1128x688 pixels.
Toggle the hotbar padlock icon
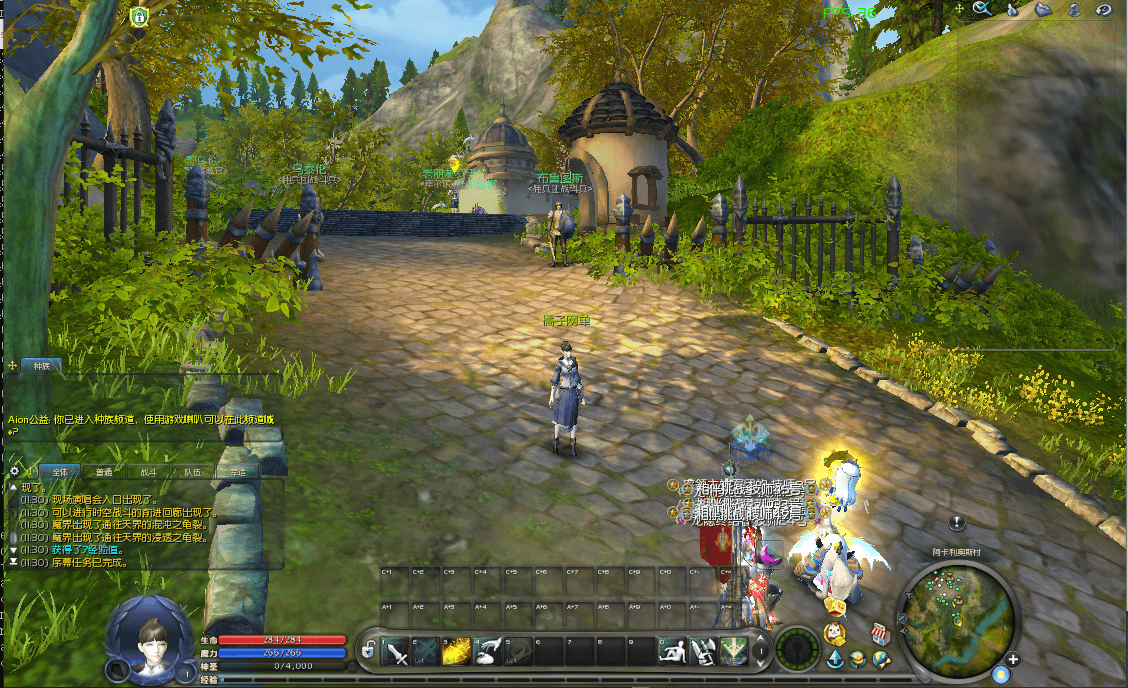368,652
